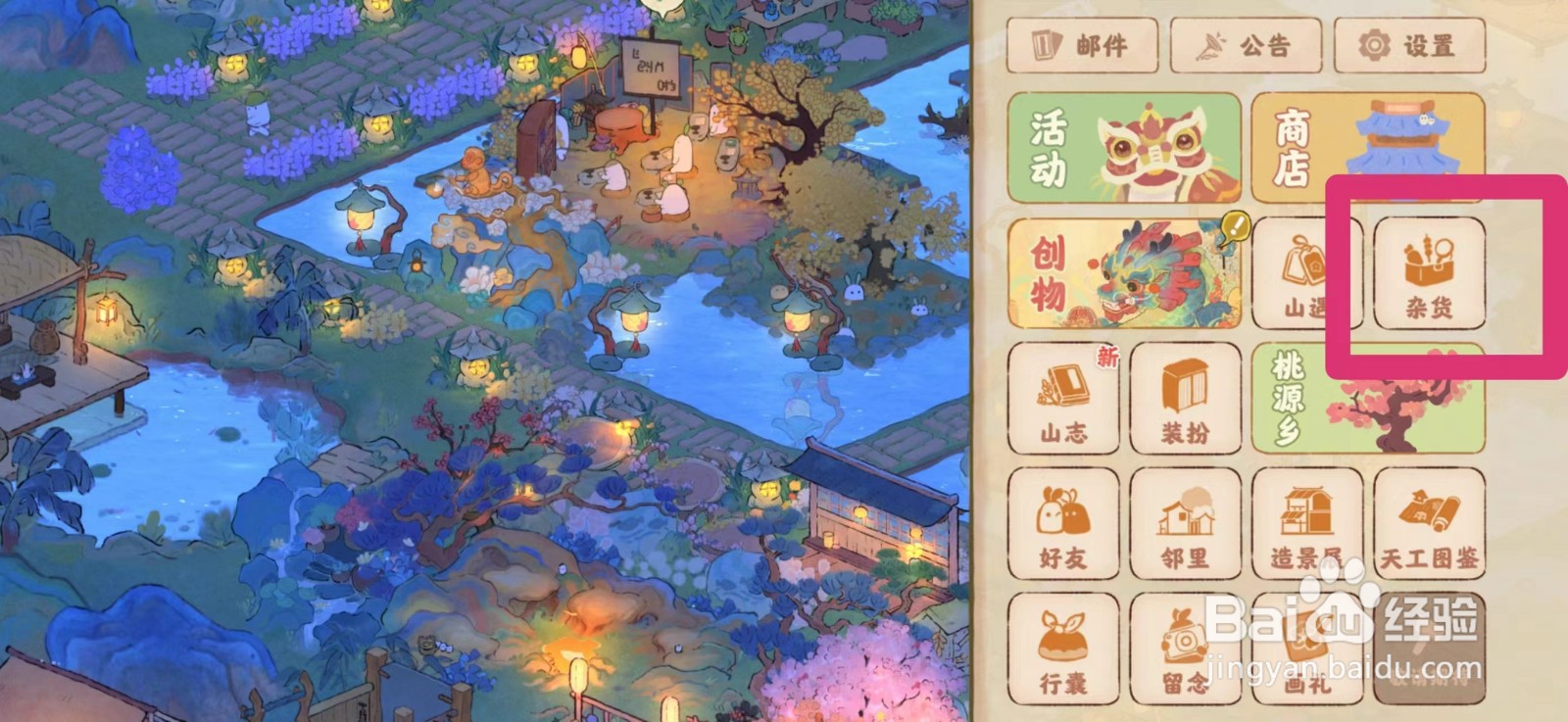1568x722 pixels.
Task: Open the 杂货 grocery panel
Action: pyautogui.click(x=1427, y=274)
